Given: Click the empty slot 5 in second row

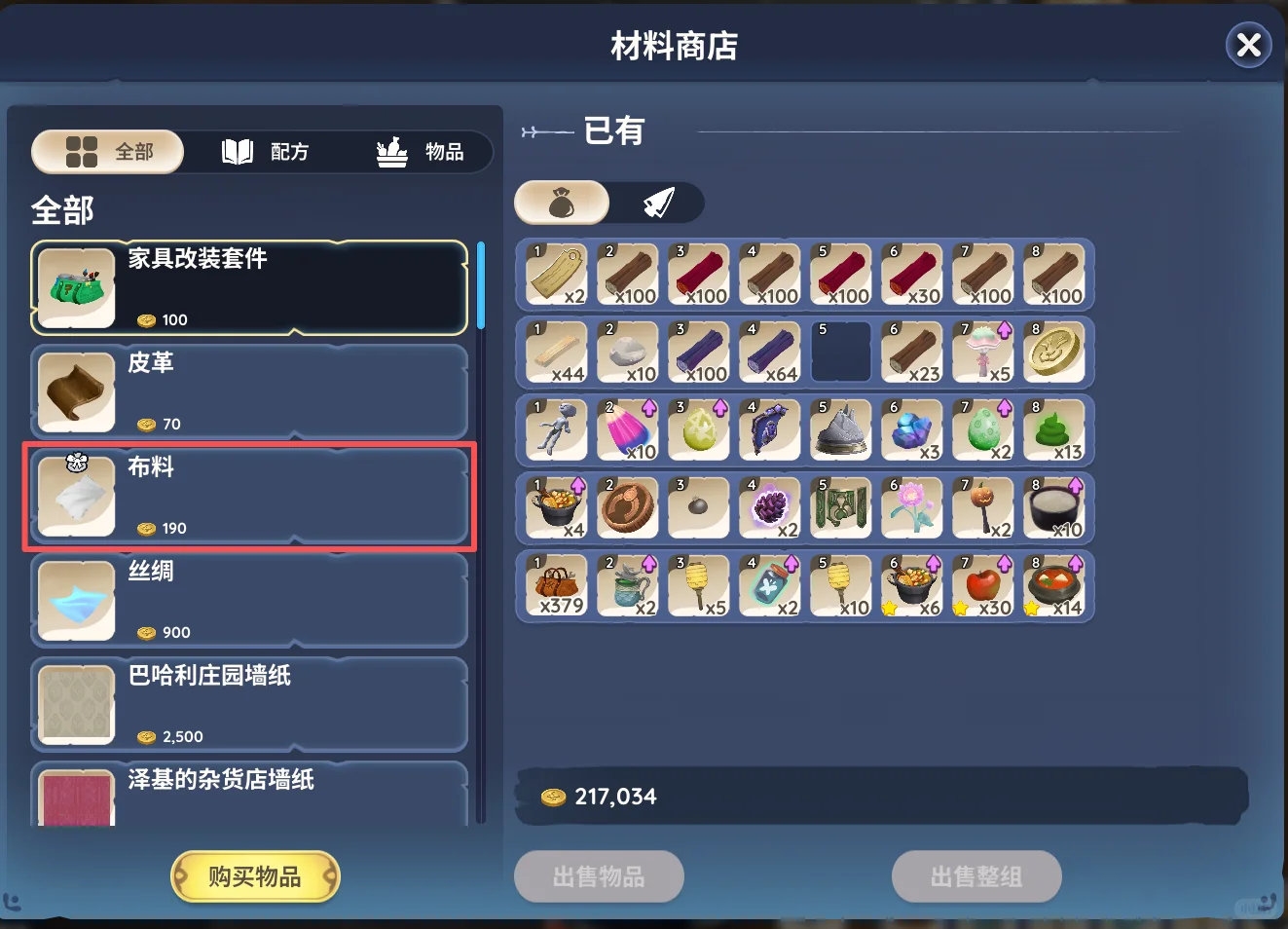Looking at the screenshot, I should (841, 352).
